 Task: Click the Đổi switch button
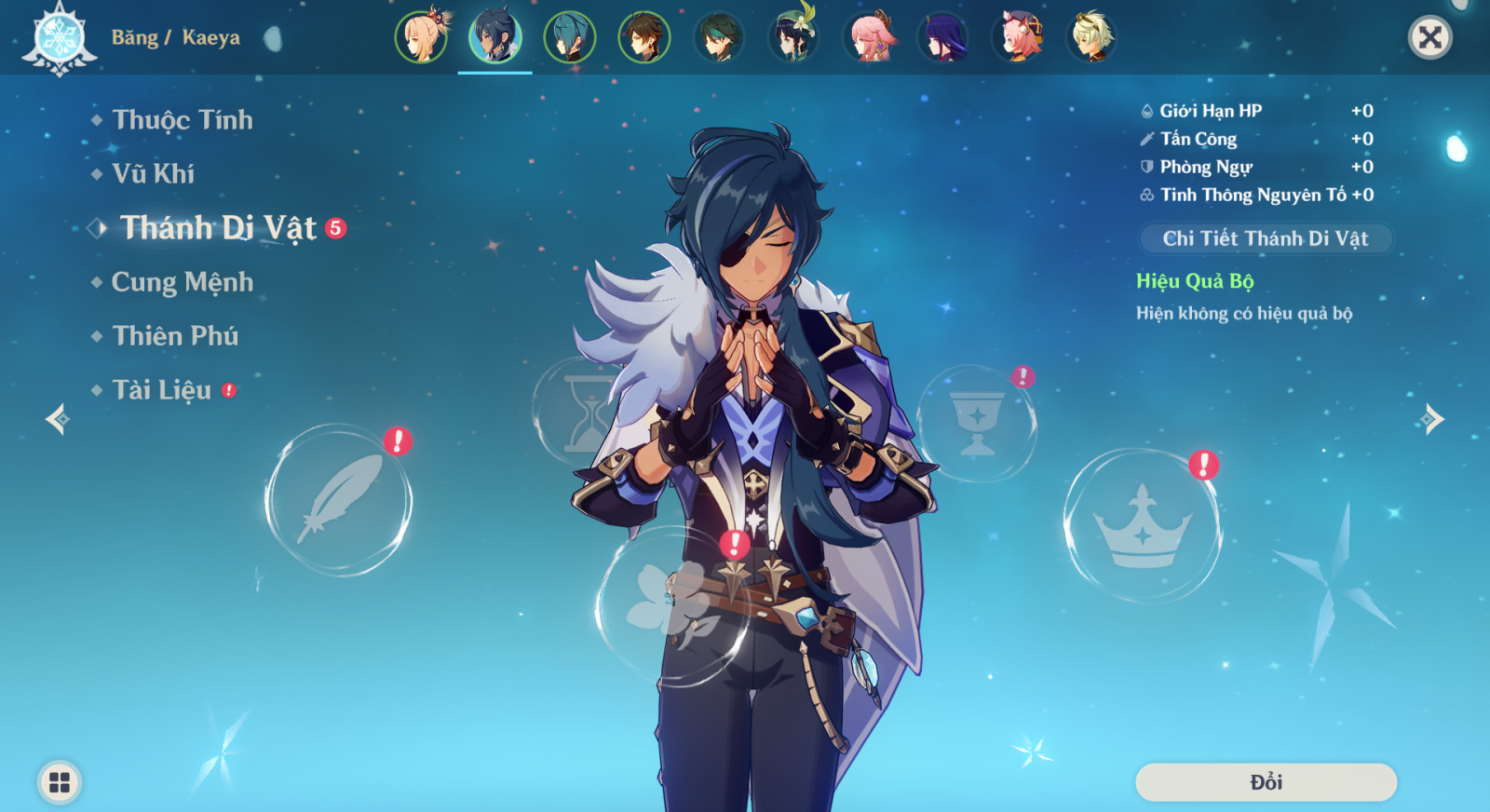point(1266,782)
